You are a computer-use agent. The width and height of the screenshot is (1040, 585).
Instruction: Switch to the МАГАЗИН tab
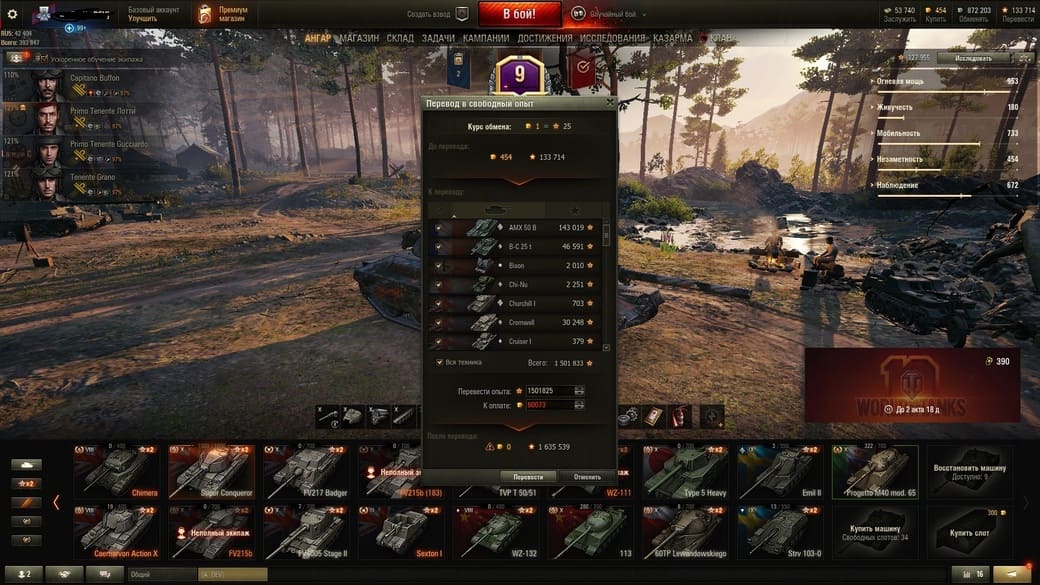358,38
